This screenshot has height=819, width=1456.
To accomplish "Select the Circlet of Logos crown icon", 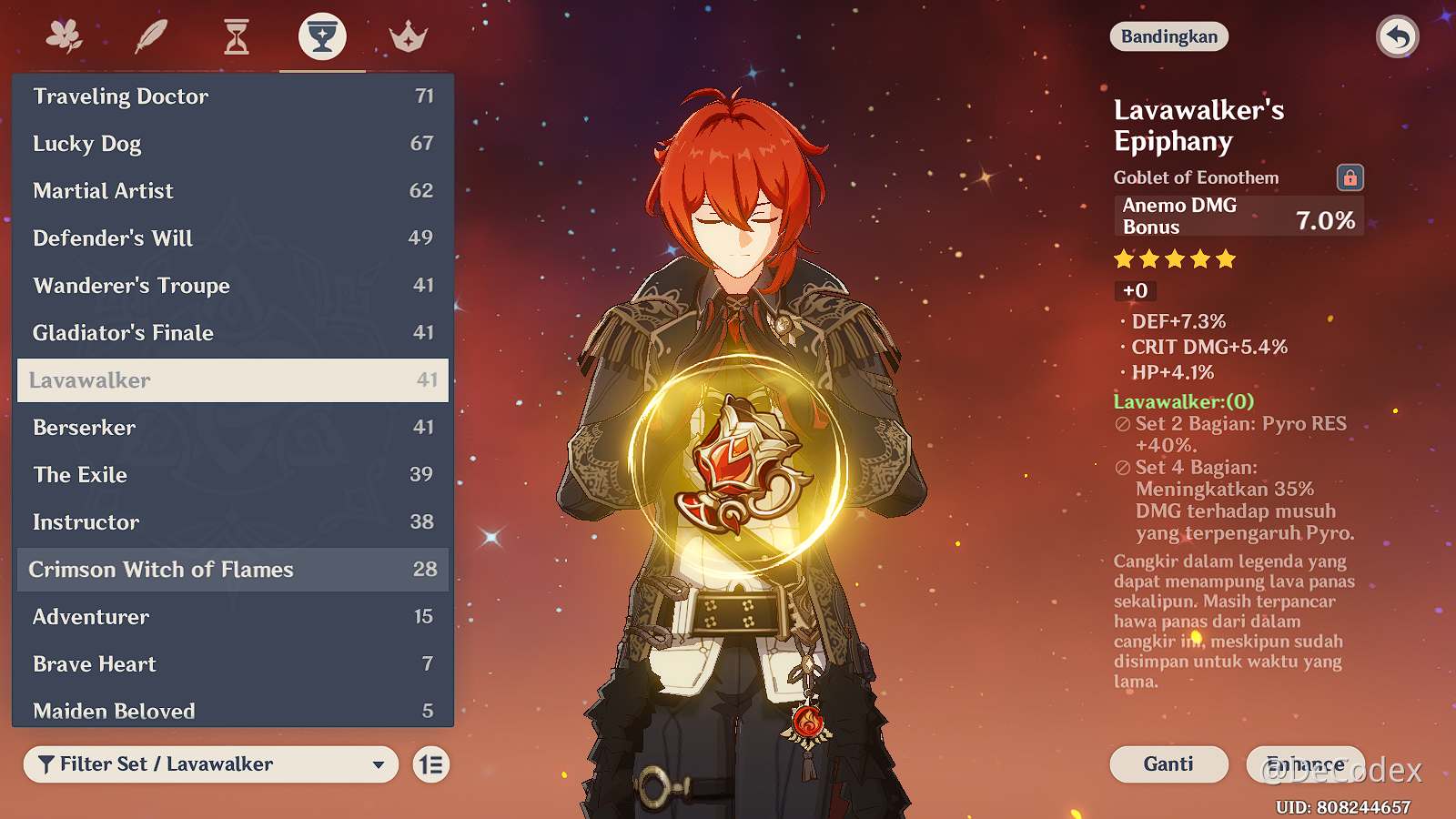I will coord(407,36).
